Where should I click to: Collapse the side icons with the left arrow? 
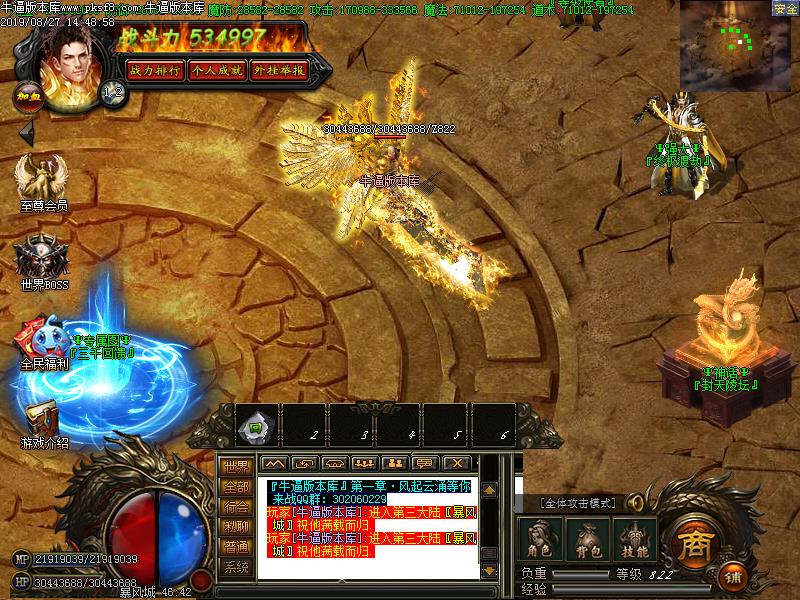(x=27, y=131)
